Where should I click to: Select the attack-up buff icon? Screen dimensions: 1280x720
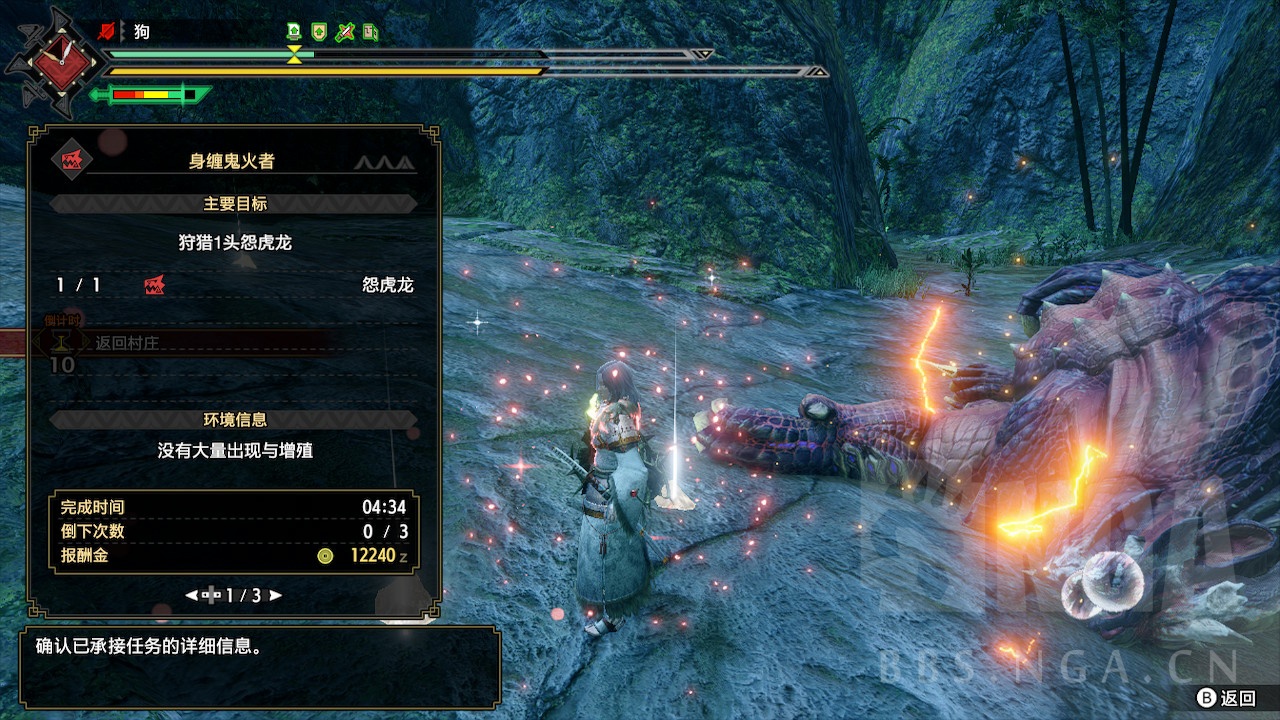tap(295, 32)
